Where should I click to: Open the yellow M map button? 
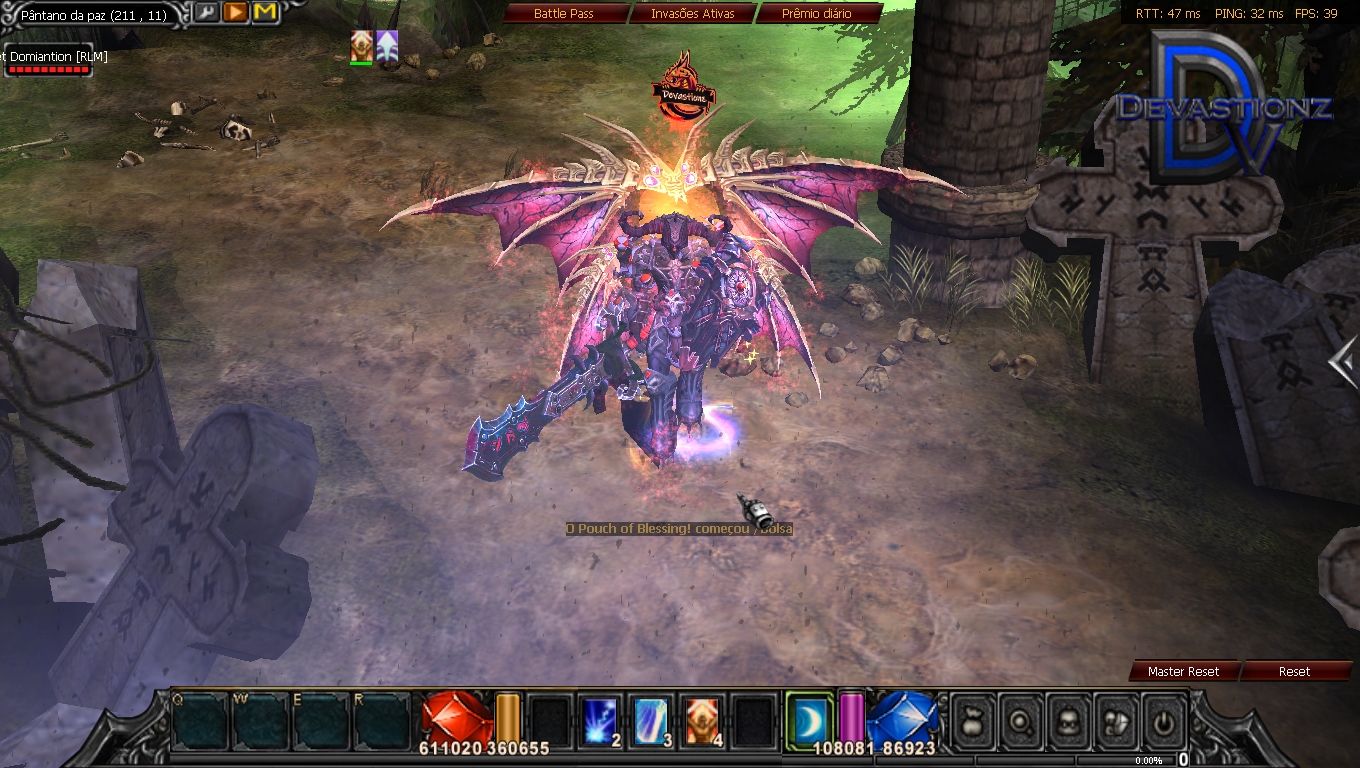(x=265, y=13)
